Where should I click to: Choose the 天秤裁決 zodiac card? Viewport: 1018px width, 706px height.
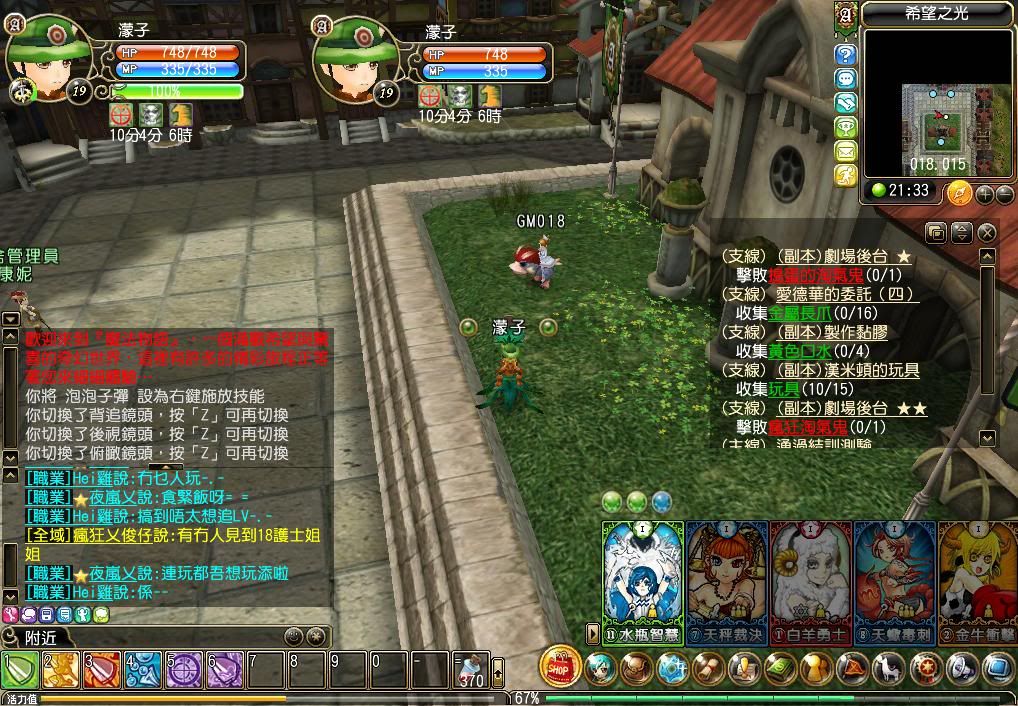tap(726, 580)
